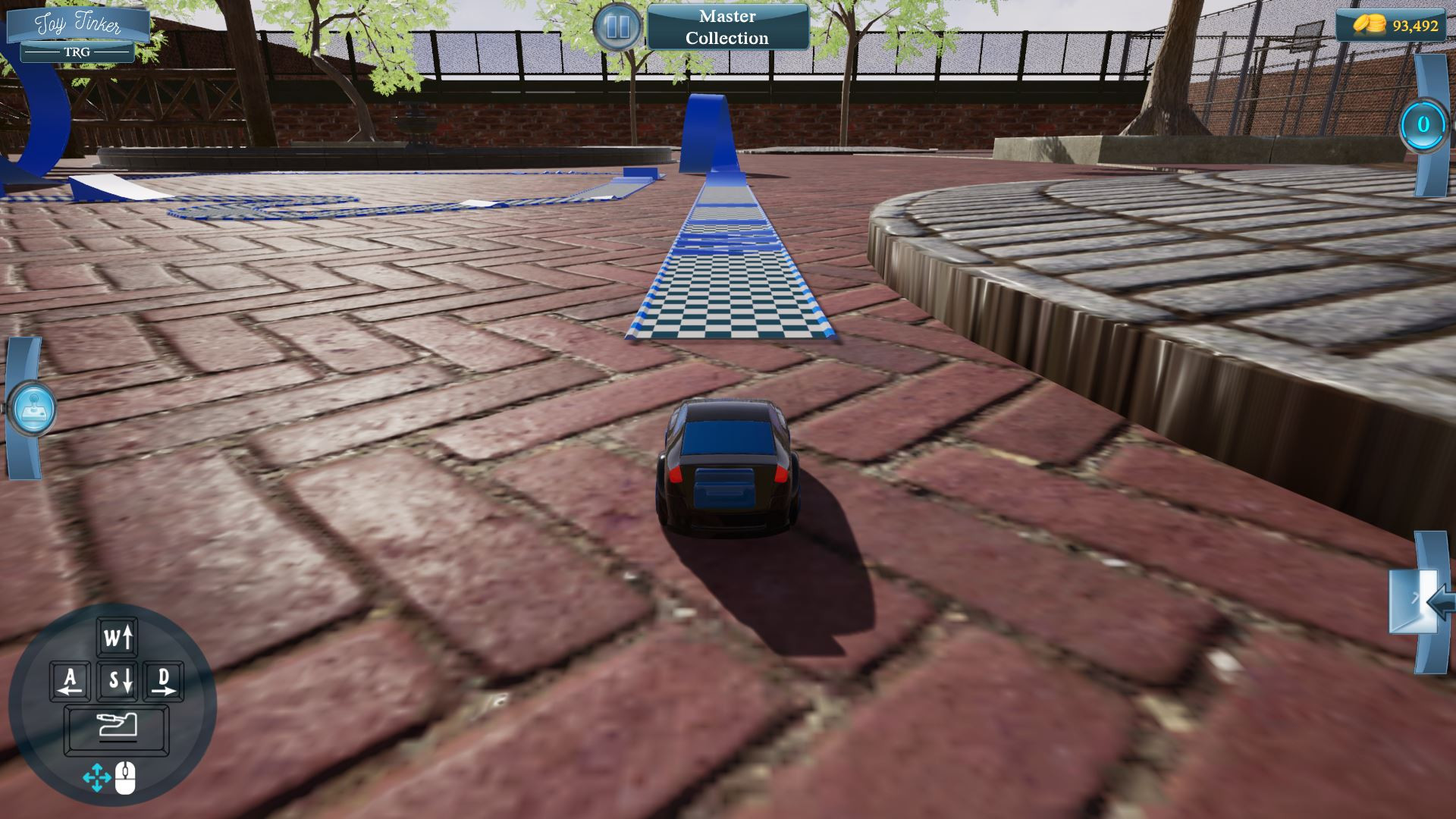The height and width of the screenshot is (819, 1456).
Task: Select the pause icon at the top center
Action: click(x=619, y=25)
